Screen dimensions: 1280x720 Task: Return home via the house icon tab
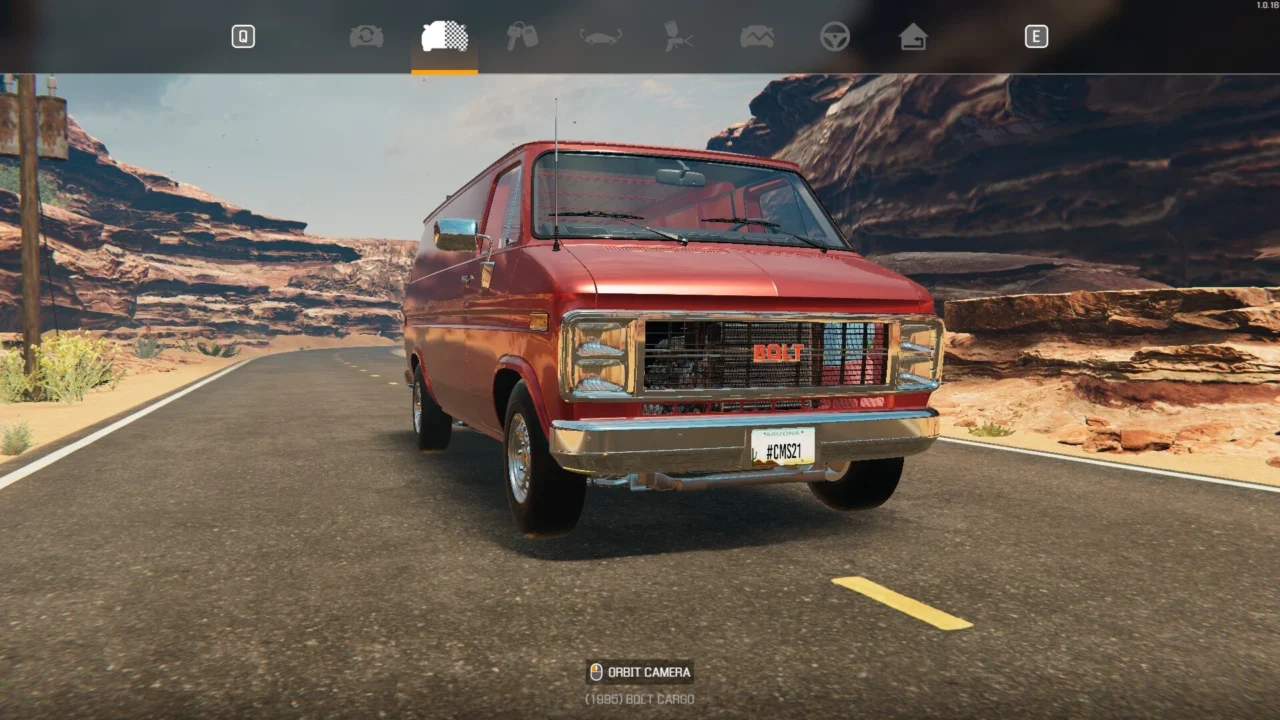pyautogui.click(x=913, y=37)
